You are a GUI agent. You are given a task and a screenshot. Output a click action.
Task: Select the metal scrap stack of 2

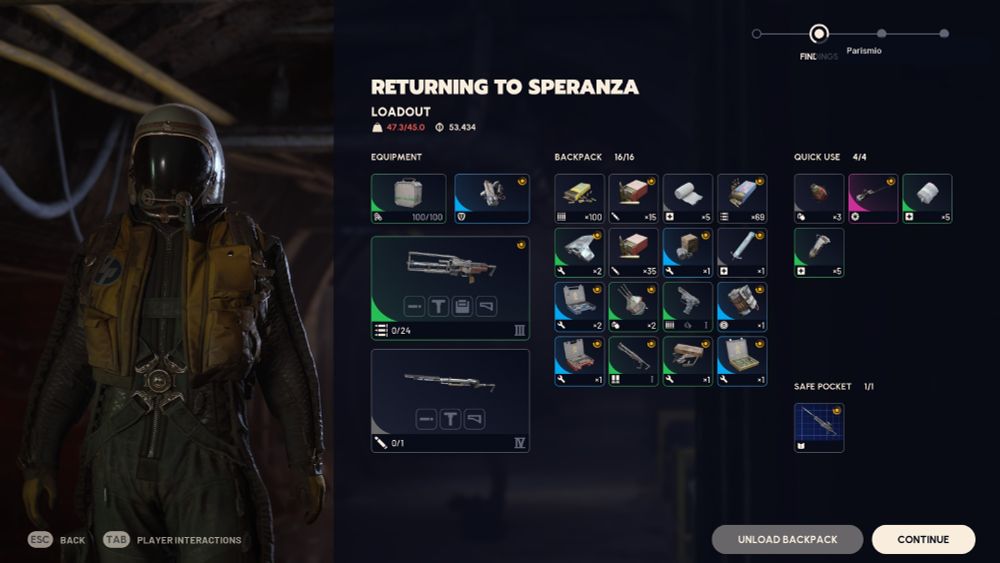(x=580, y=252)
